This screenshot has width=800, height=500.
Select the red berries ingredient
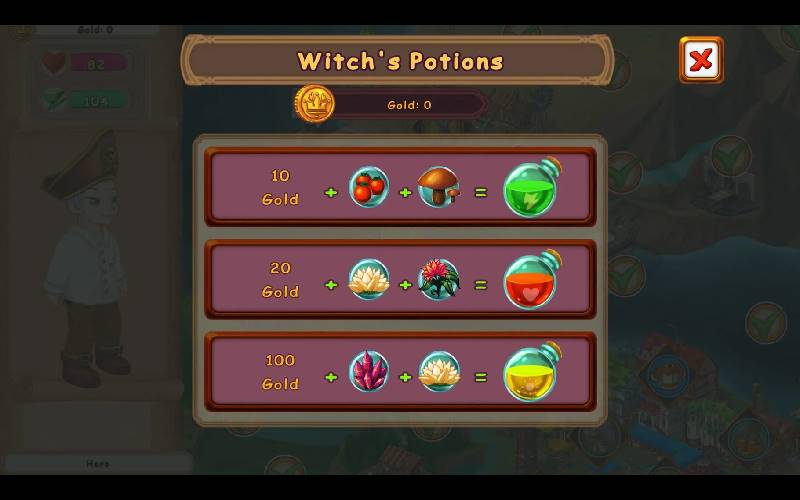(x=368, y=187)
